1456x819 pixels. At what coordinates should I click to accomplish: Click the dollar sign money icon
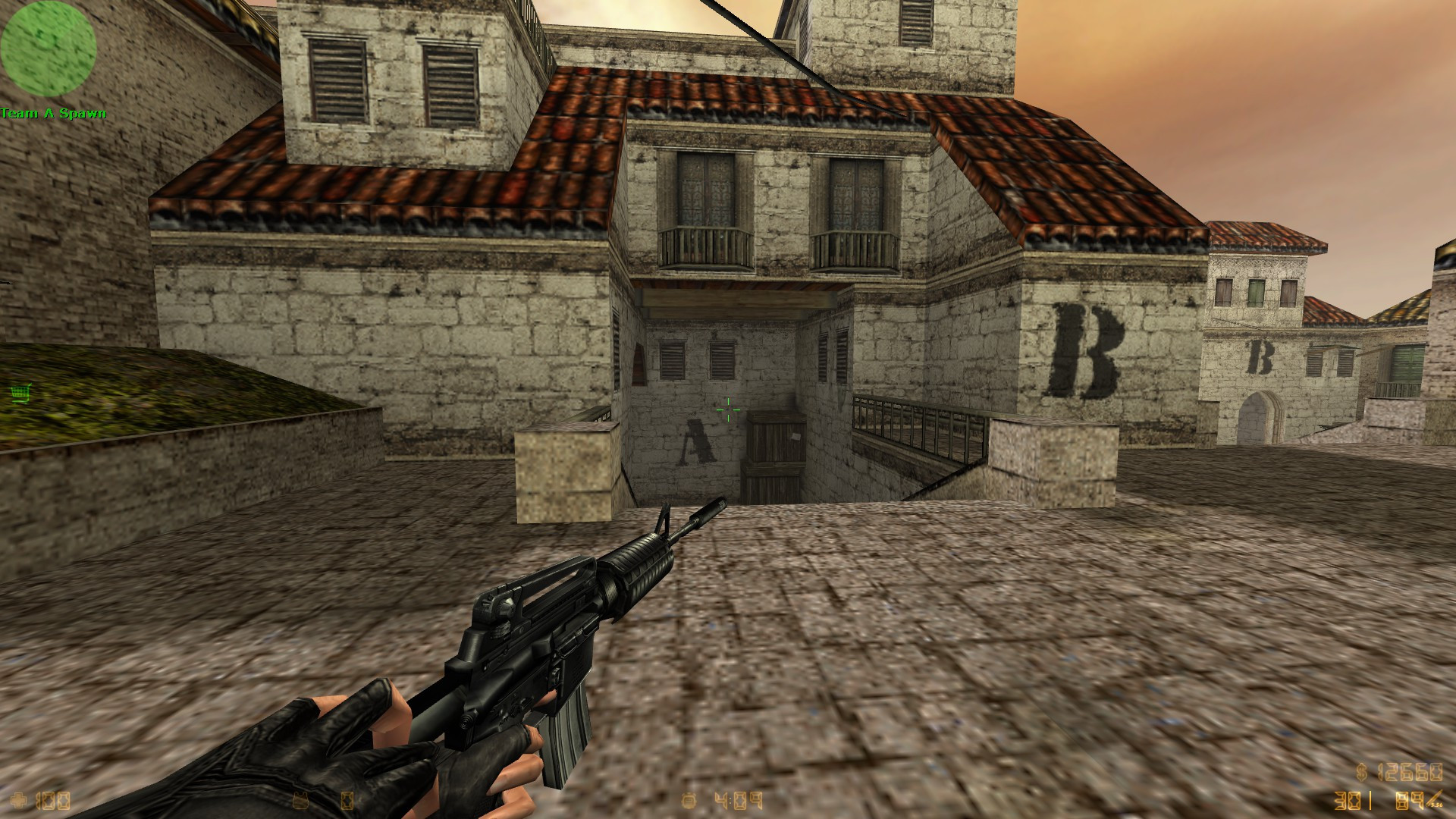tap(1362, 772)
